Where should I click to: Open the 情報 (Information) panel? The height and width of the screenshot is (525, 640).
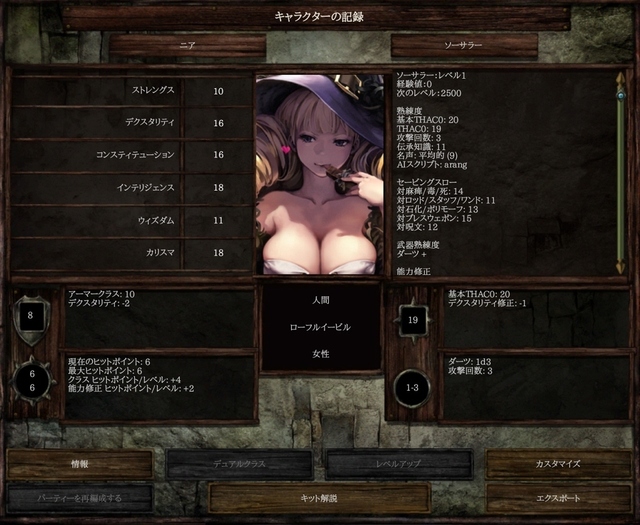pos(80,464)
